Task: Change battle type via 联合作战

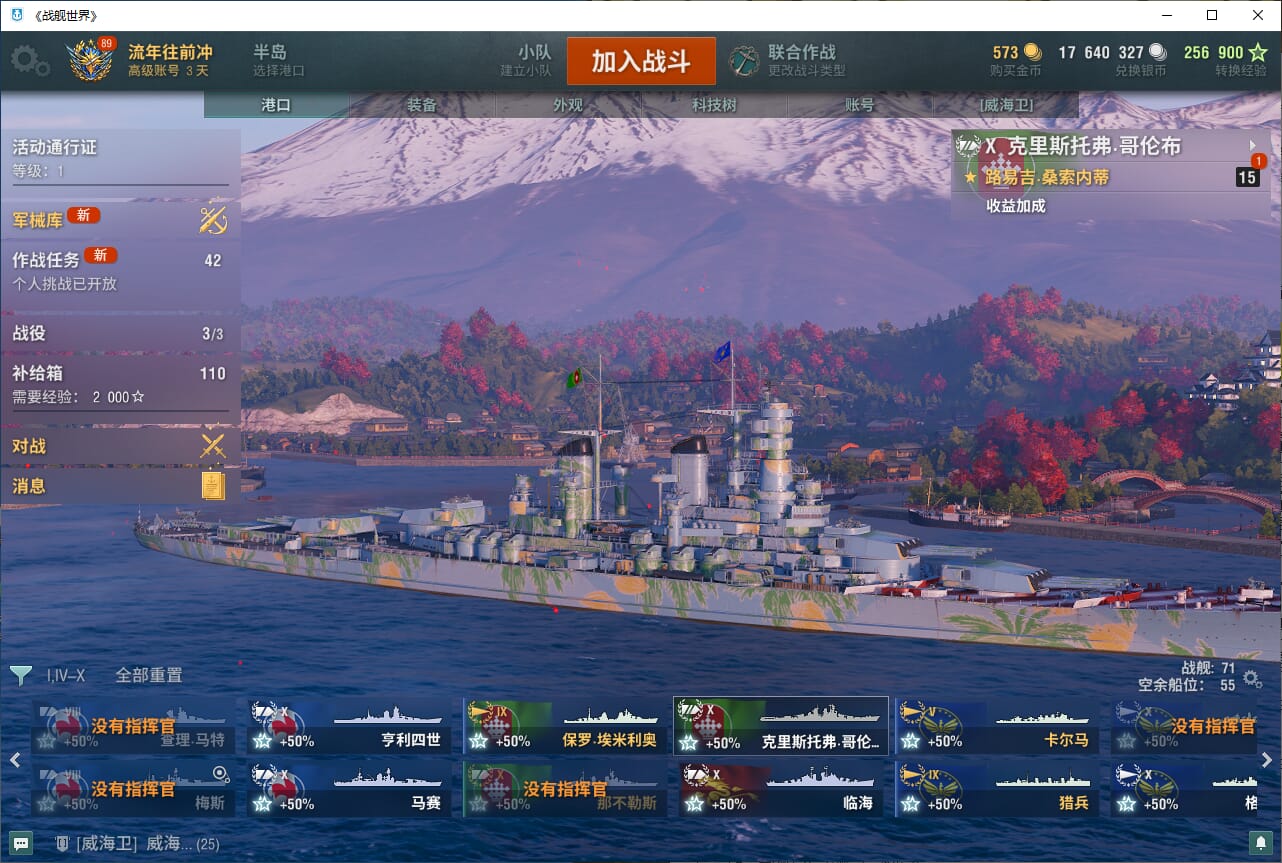Action: [787, 61]
